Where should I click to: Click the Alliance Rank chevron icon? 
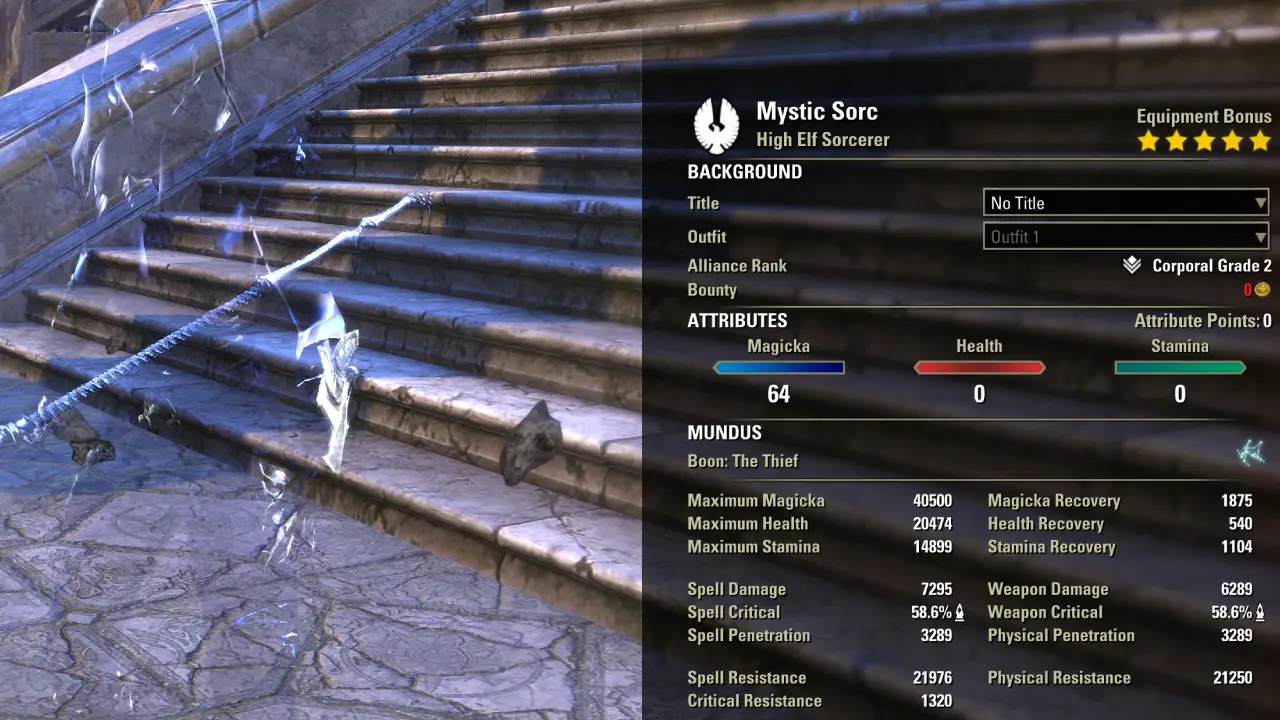1131,266
